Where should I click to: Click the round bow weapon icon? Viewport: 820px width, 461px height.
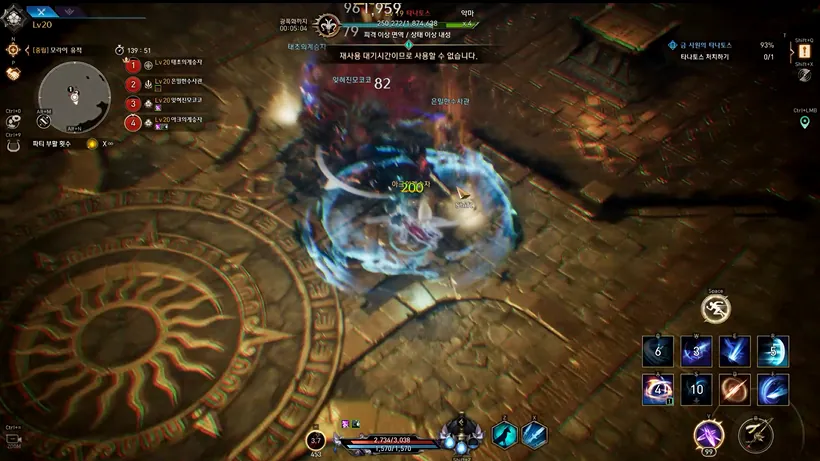755,434
